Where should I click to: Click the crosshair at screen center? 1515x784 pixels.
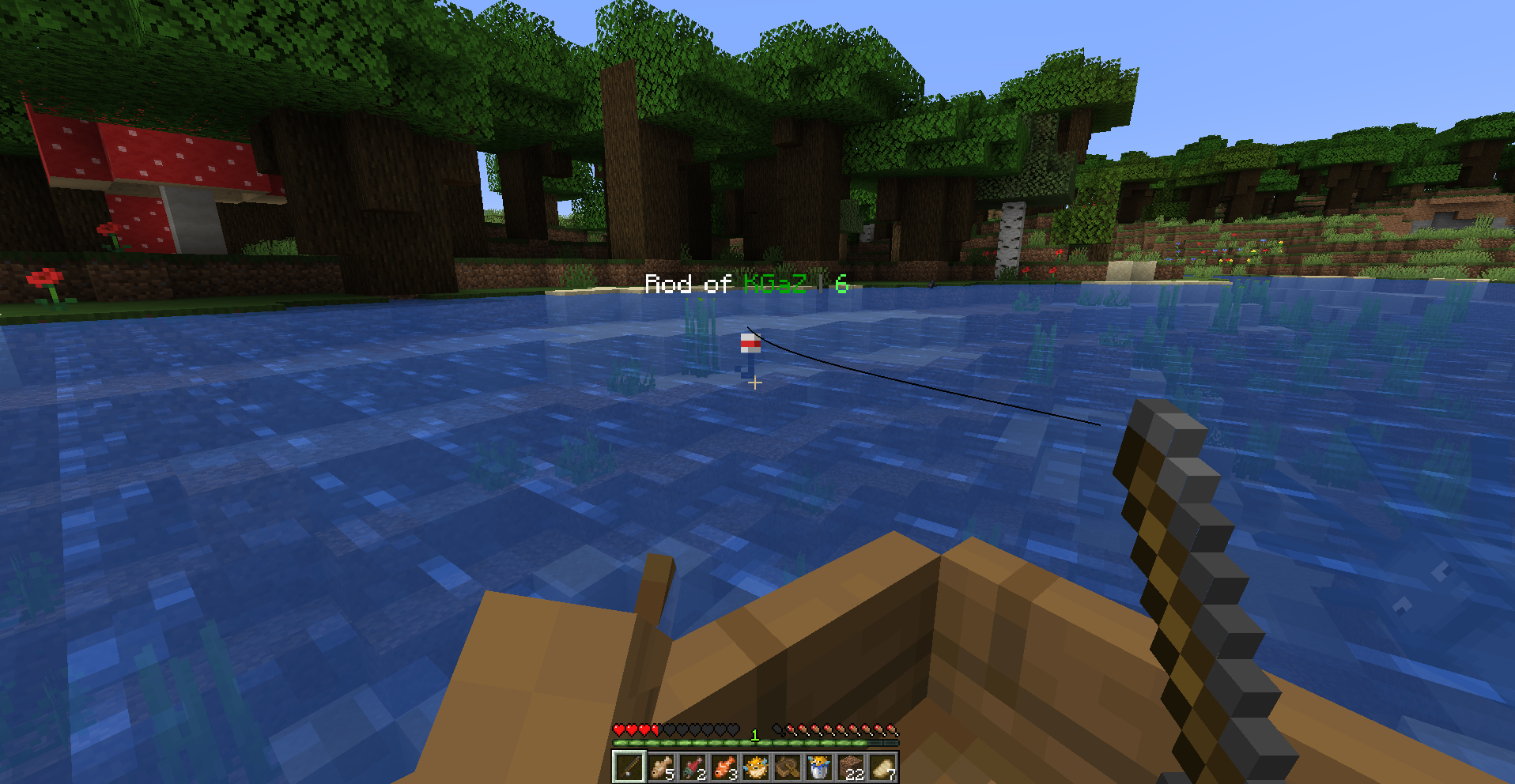[756, 383]
